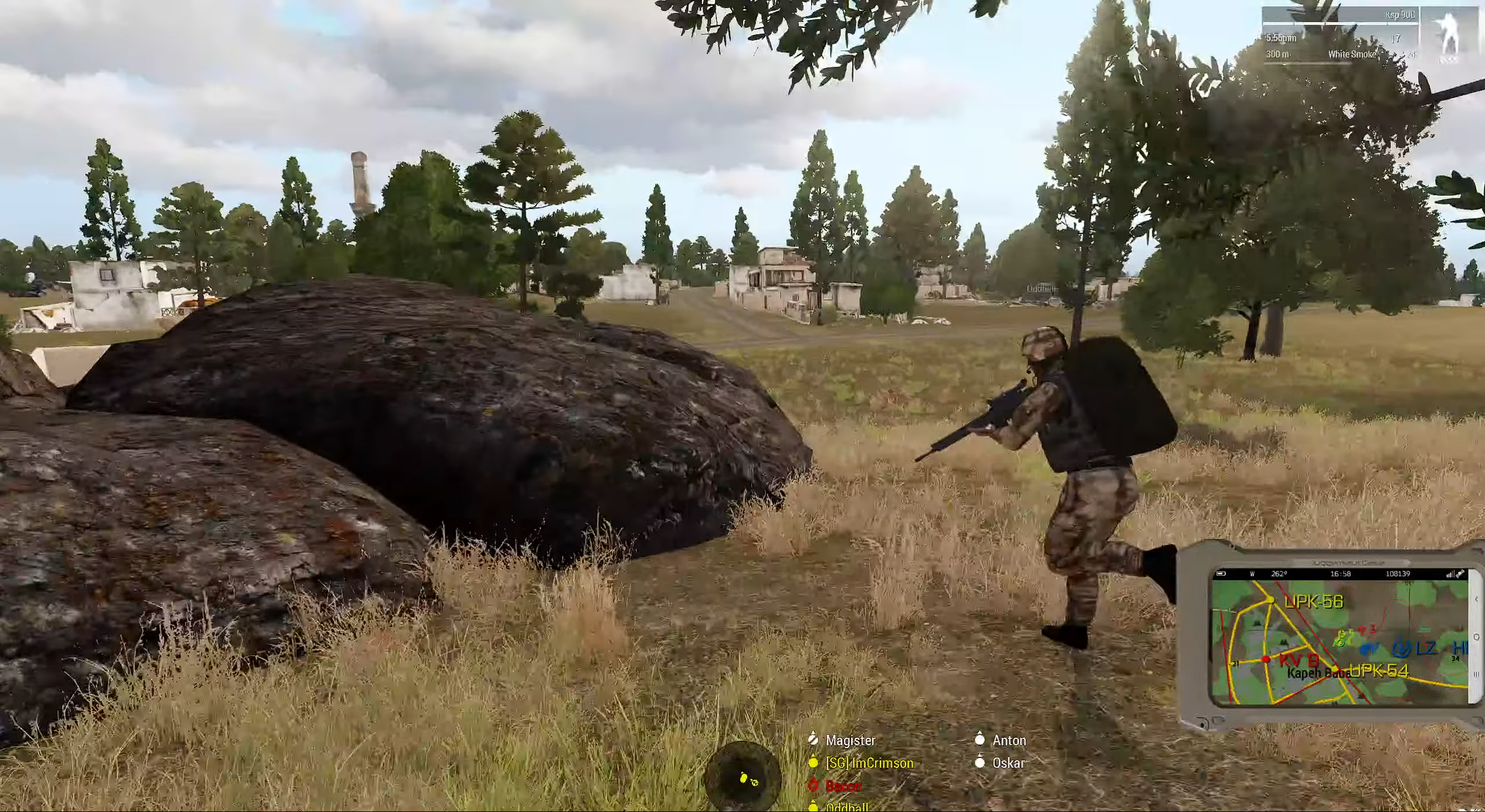Screen dimensions: 1485x812
Task: Pick Anton in the squad list
Action: (x=1008, y=740)
